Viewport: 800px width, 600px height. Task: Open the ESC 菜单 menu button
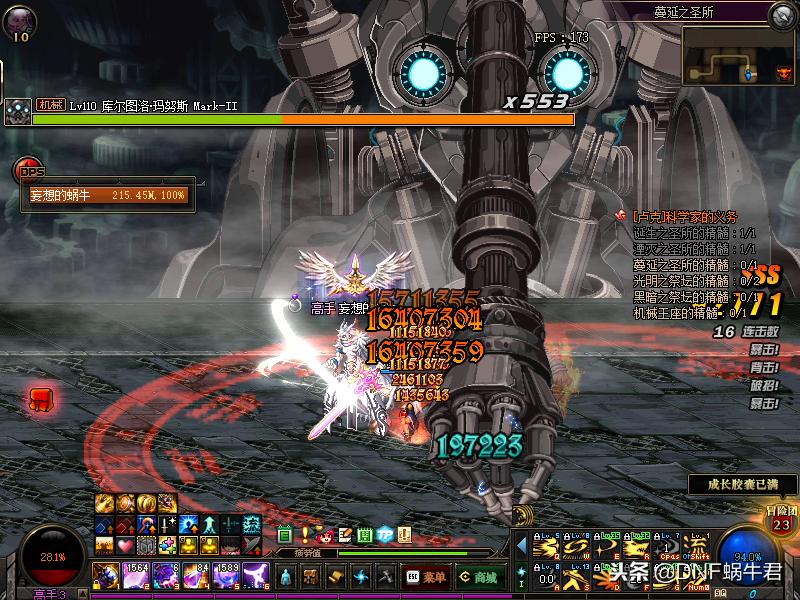pyautogui.click(x=425, y=577)
